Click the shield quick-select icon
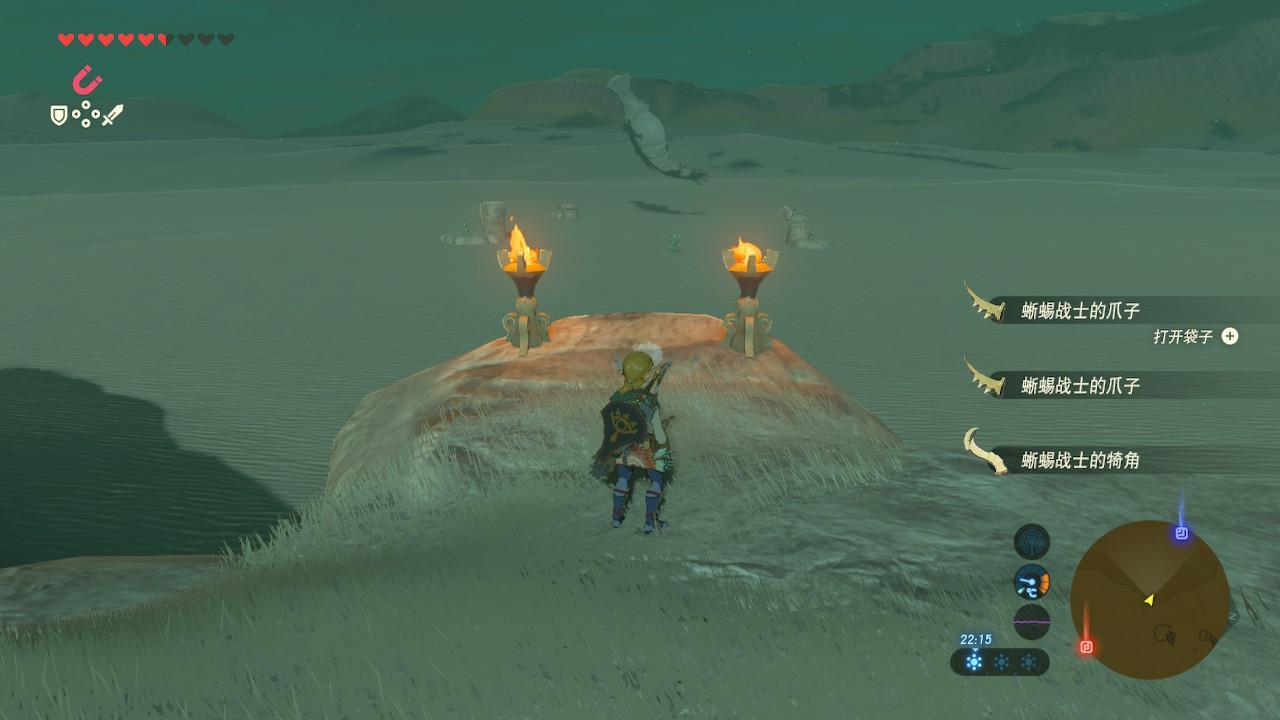Viewport: 1280px width, 720px height. pos(59,116)
